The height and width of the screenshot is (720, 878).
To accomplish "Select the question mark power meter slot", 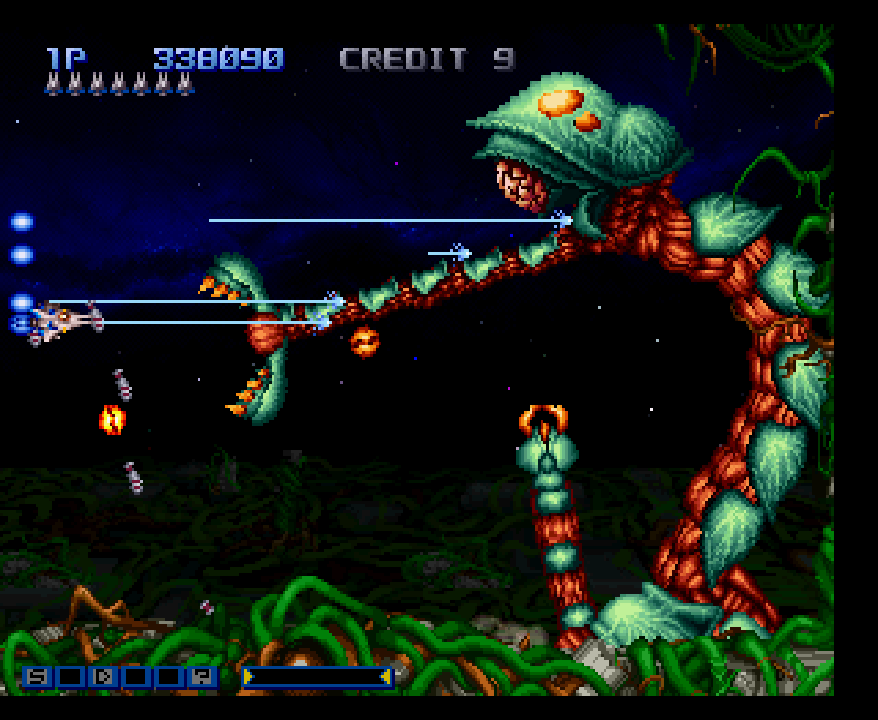I will click(x=201, y=677).
